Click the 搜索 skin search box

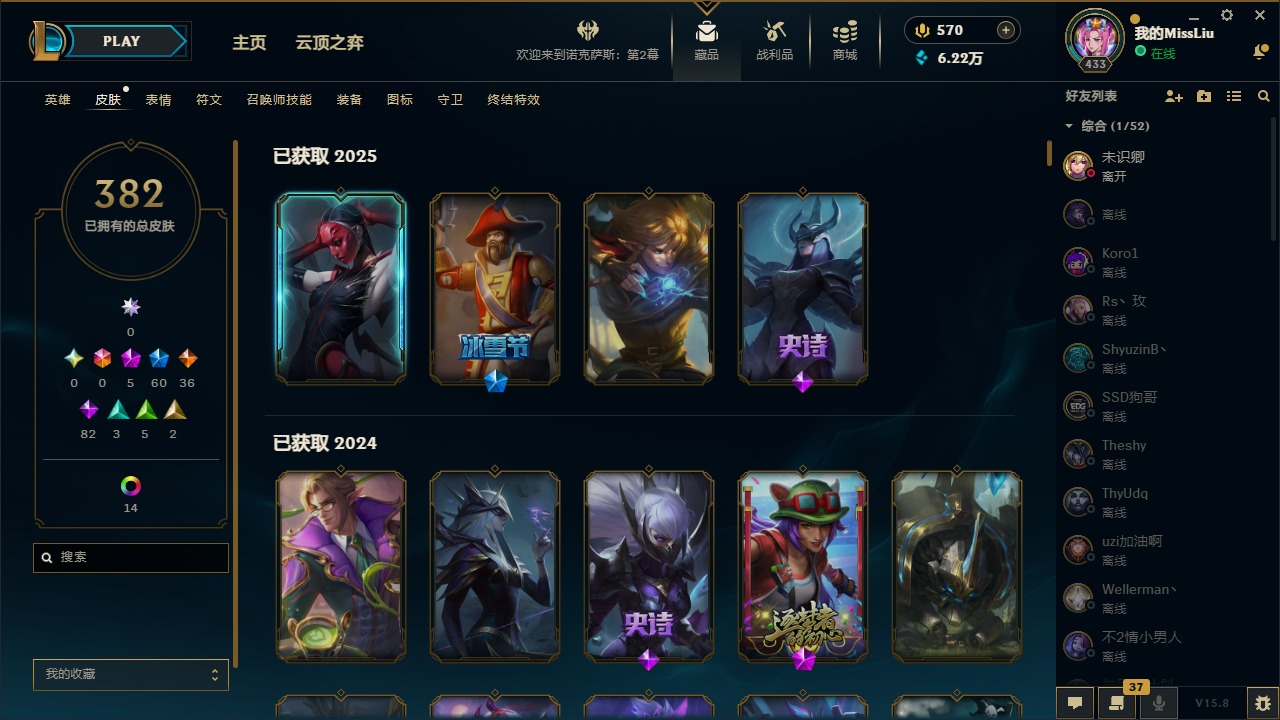[131, 557]
